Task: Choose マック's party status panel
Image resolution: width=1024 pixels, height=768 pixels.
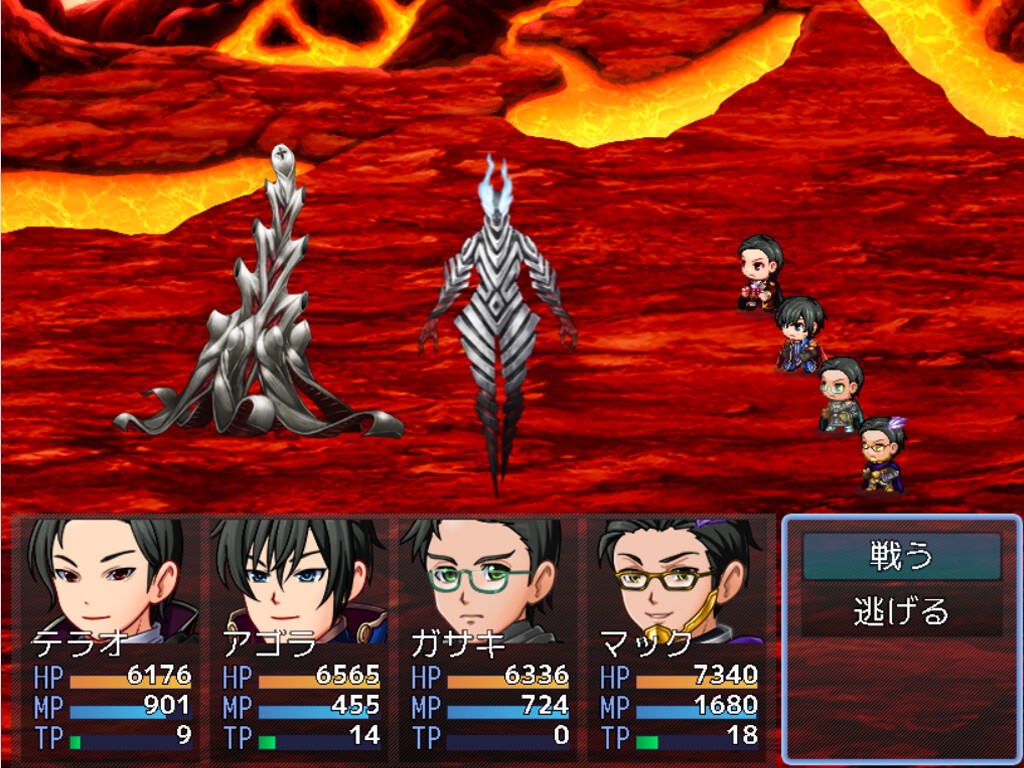Action: click(x=677, y=637)
